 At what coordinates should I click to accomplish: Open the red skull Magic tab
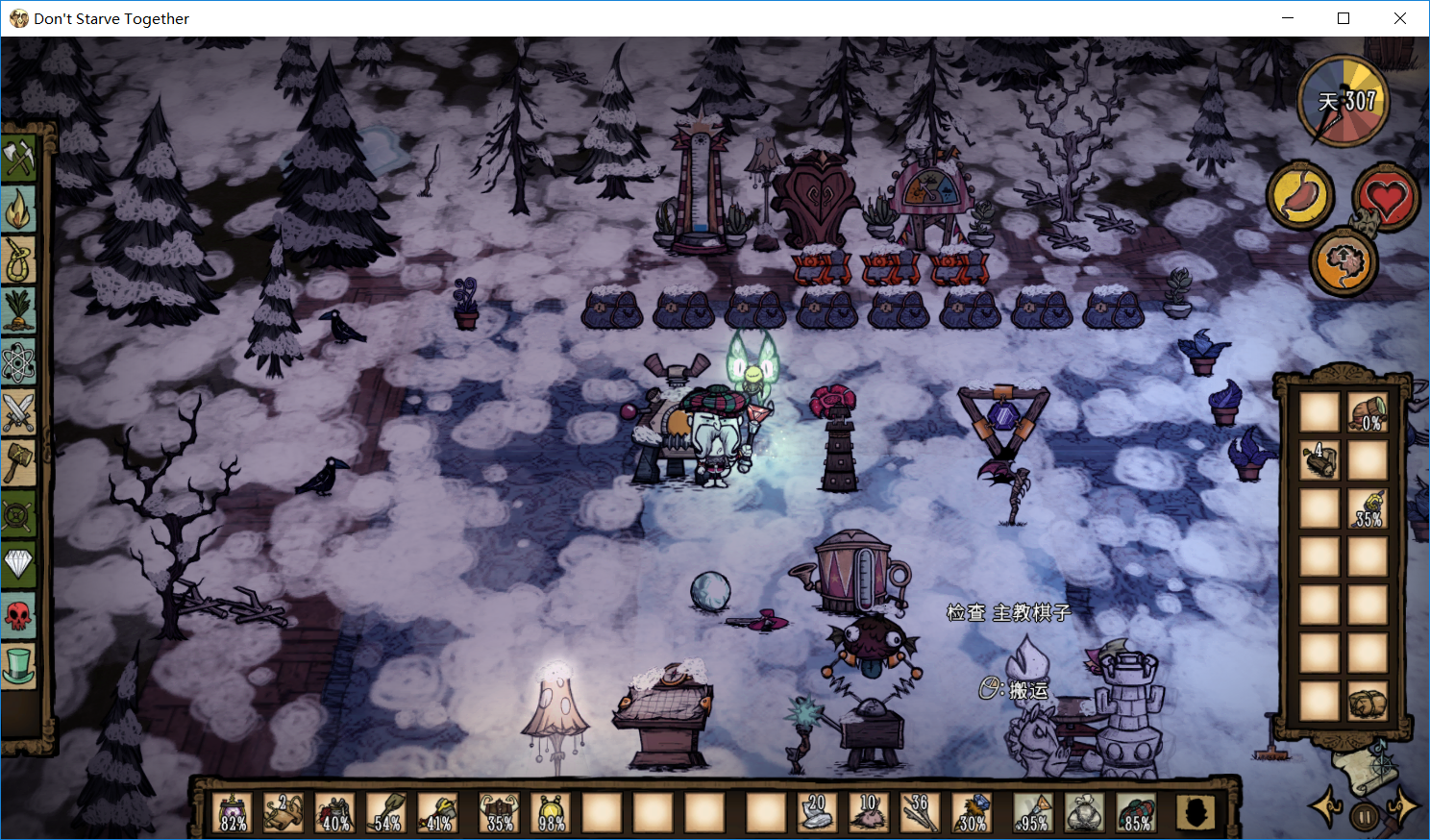click(x=18, y=614)
